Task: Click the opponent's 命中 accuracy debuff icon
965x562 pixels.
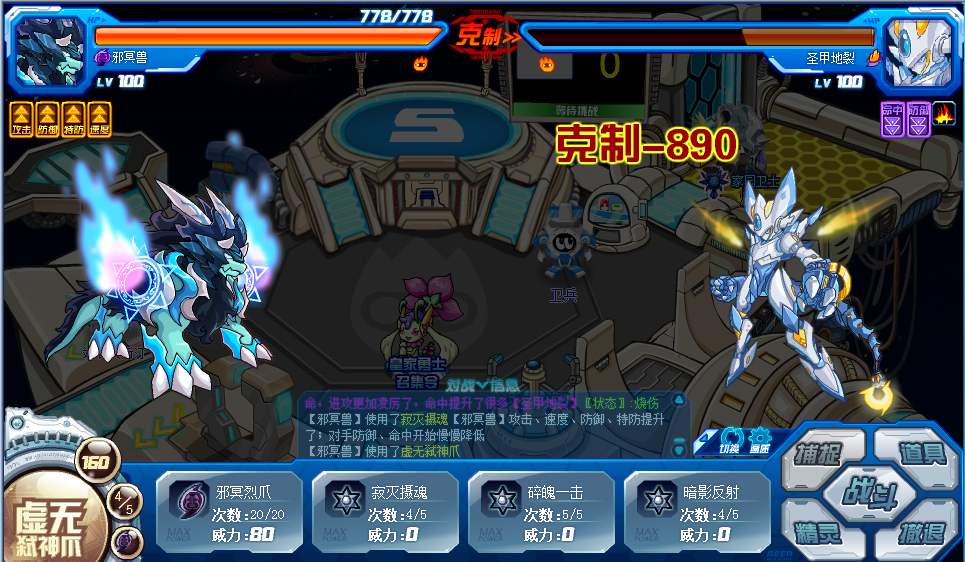Action: coord(892,119)
